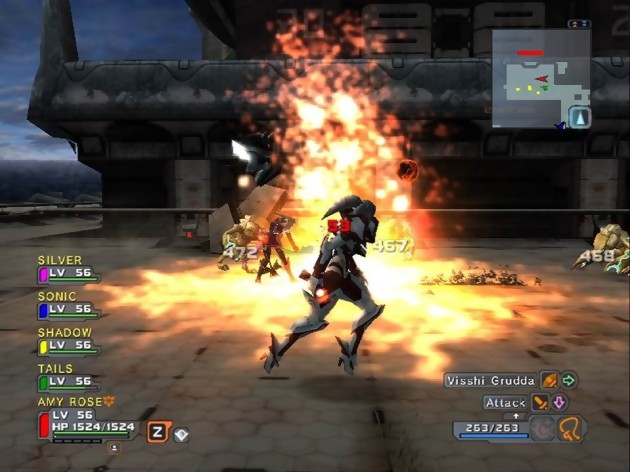The height and width of the screenshot is (472, 630).
Task: Click the minimap's compass arrow icon
Action: click(x=579, y=118)
